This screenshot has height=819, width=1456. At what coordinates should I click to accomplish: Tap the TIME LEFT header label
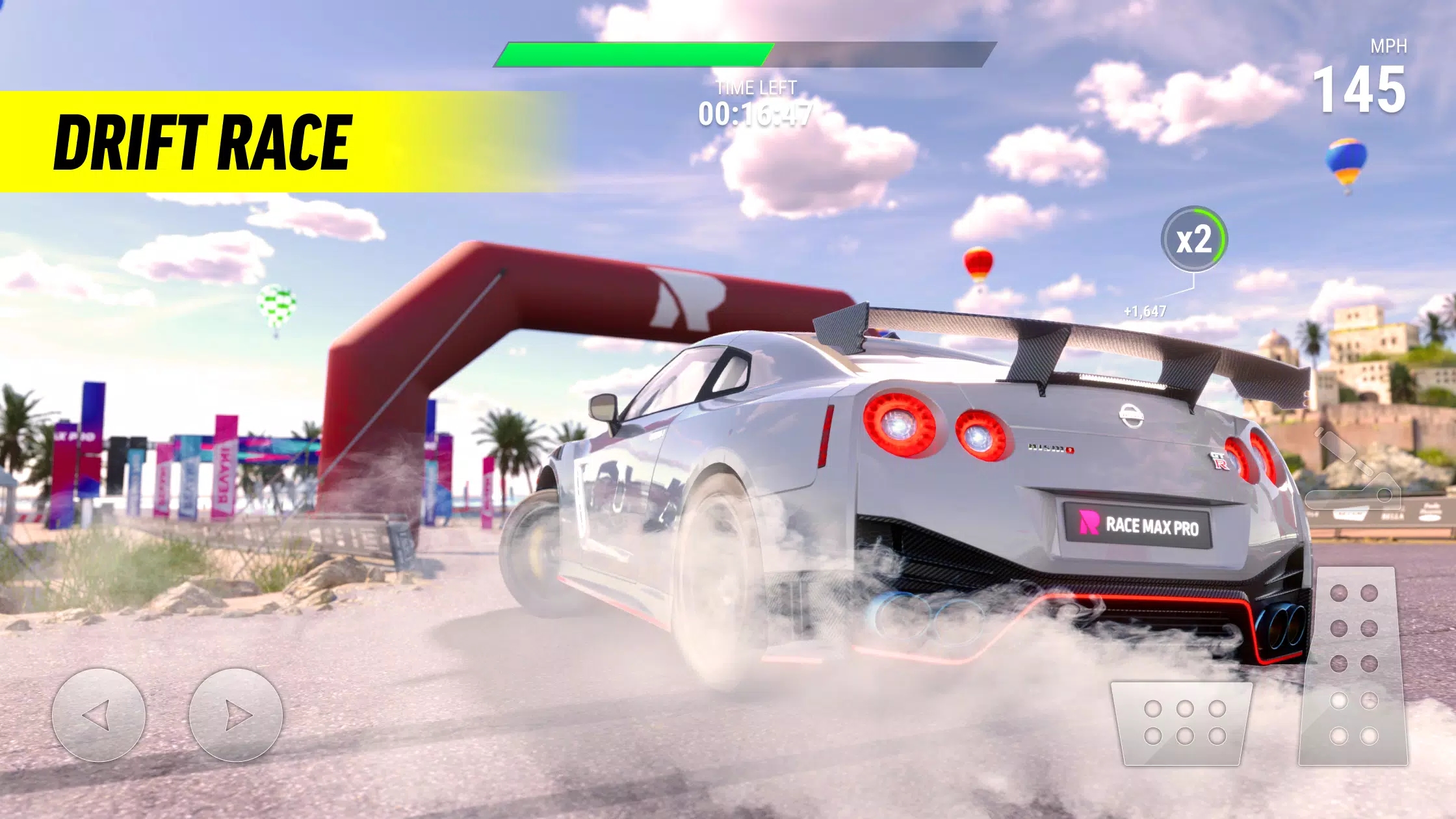tap(756, 86)
